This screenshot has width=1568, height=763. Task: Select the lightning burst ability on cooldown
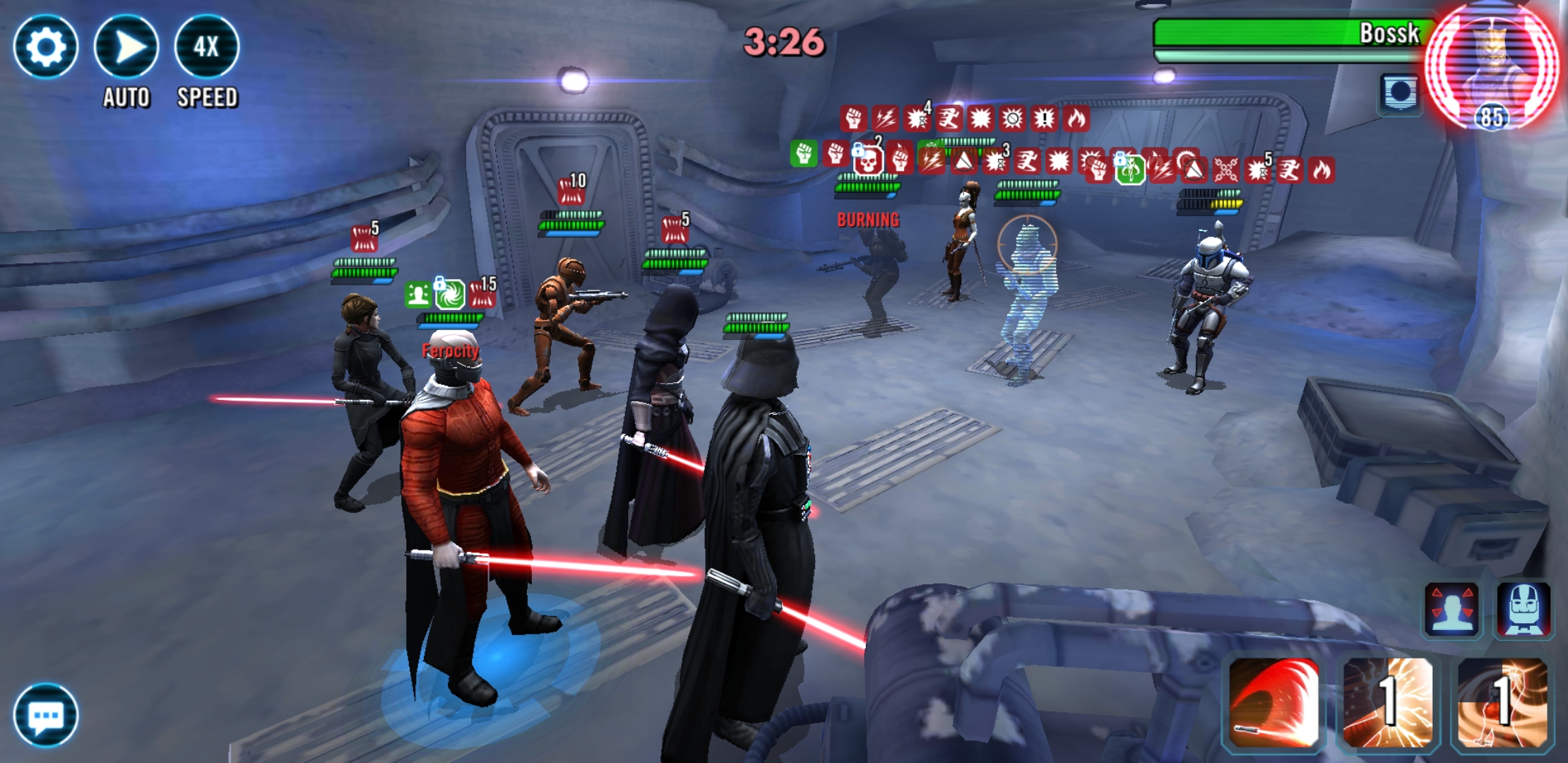click(x=1388, y=702)
